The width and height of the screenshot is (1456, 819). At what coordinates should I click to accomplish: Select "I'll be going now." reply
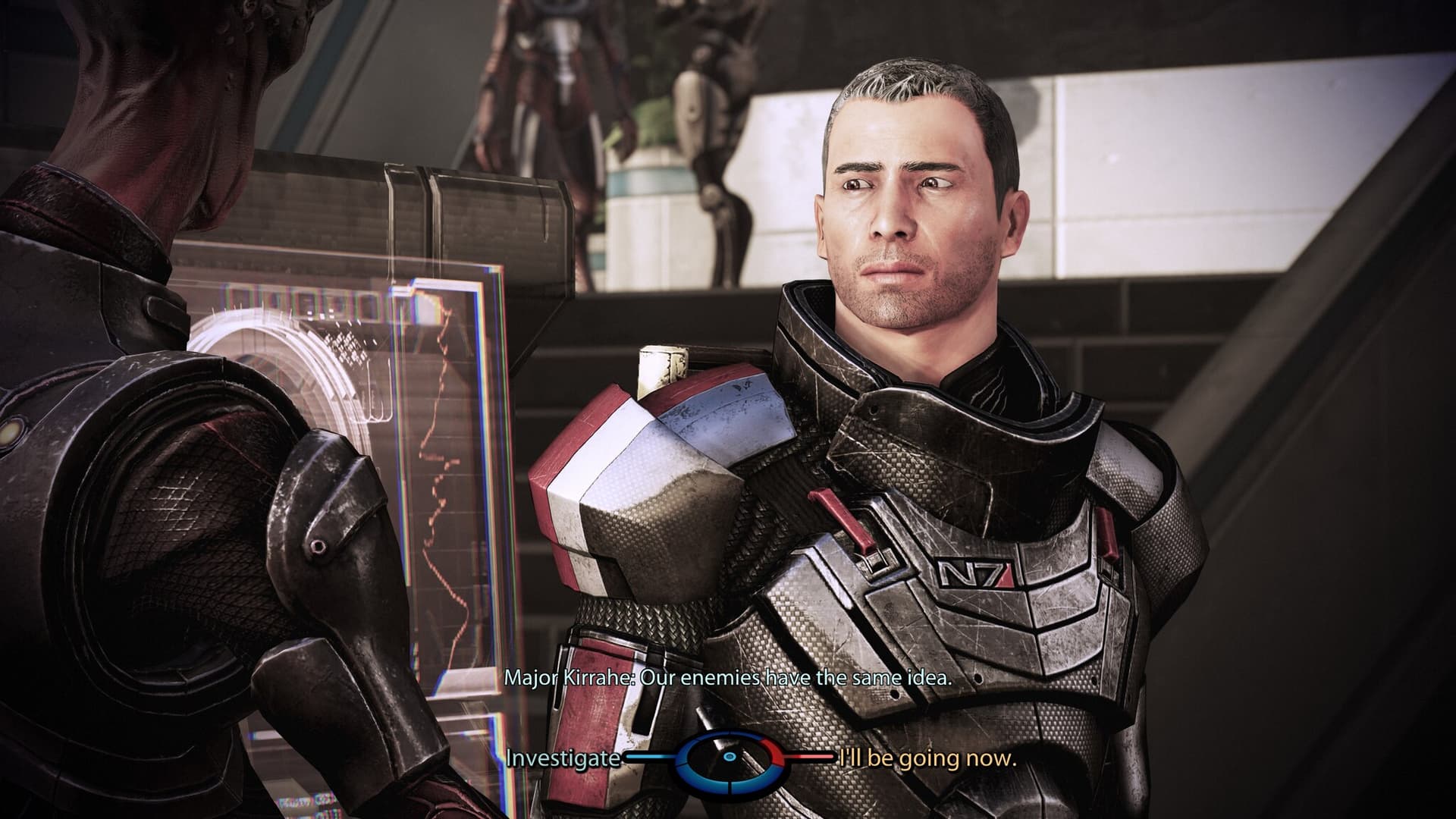click(x=925, y=758)
